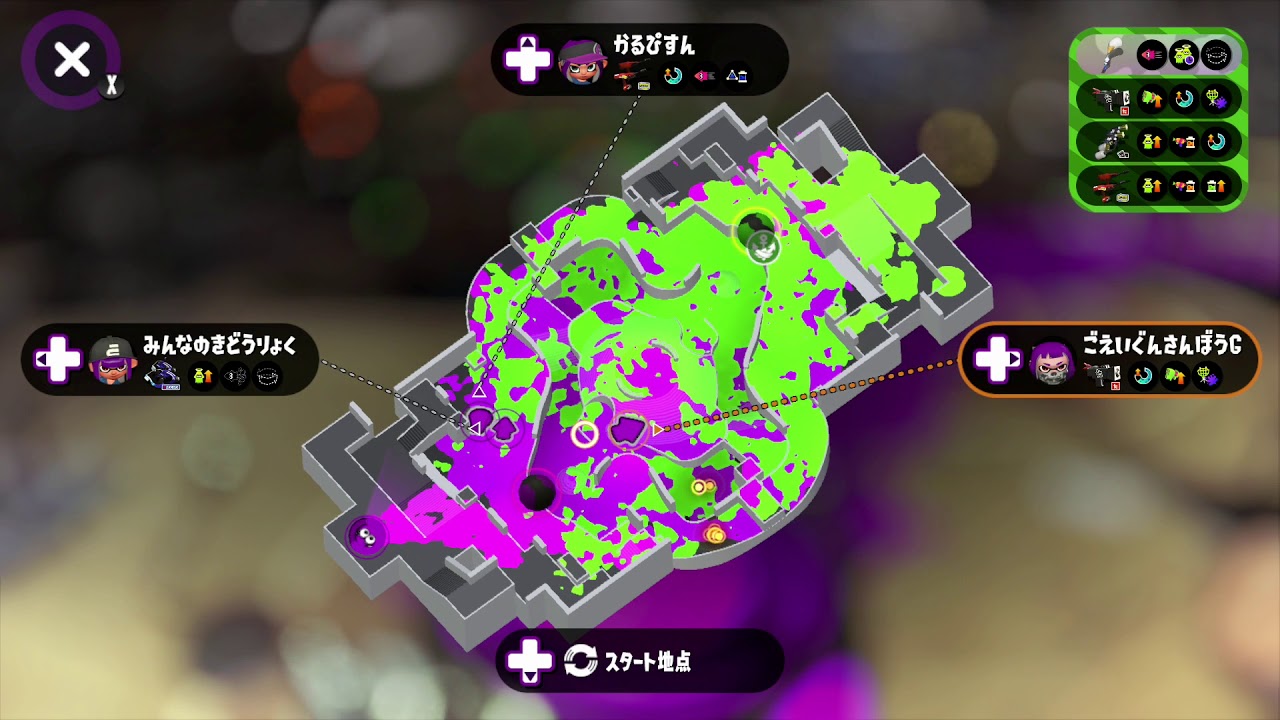Select the Sloshing Machine weapon icon in the roster
The height and width of the screenshot is (720, 1280).
point(1112,143)
